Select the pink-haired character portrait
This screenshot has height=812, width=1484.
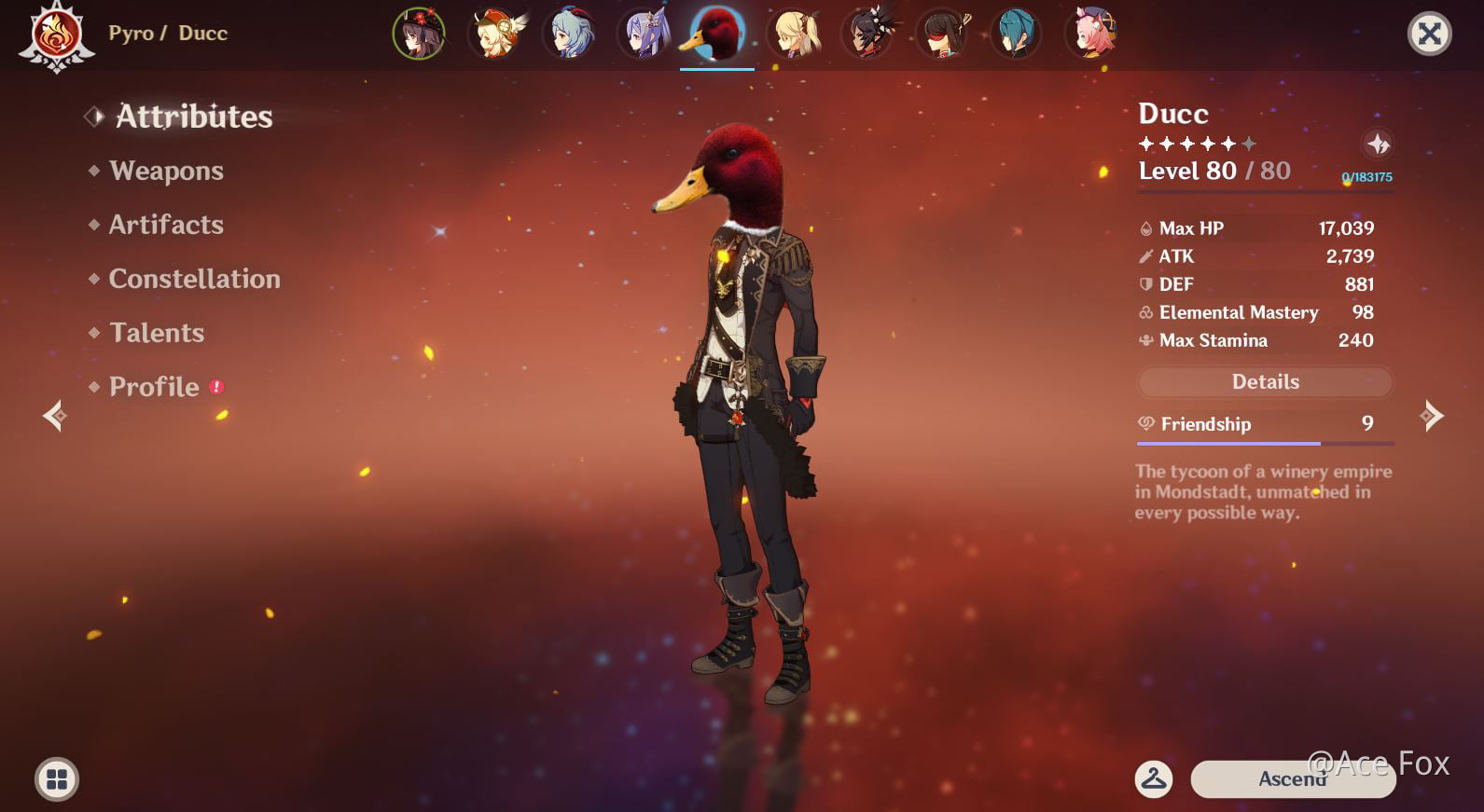1091,34
